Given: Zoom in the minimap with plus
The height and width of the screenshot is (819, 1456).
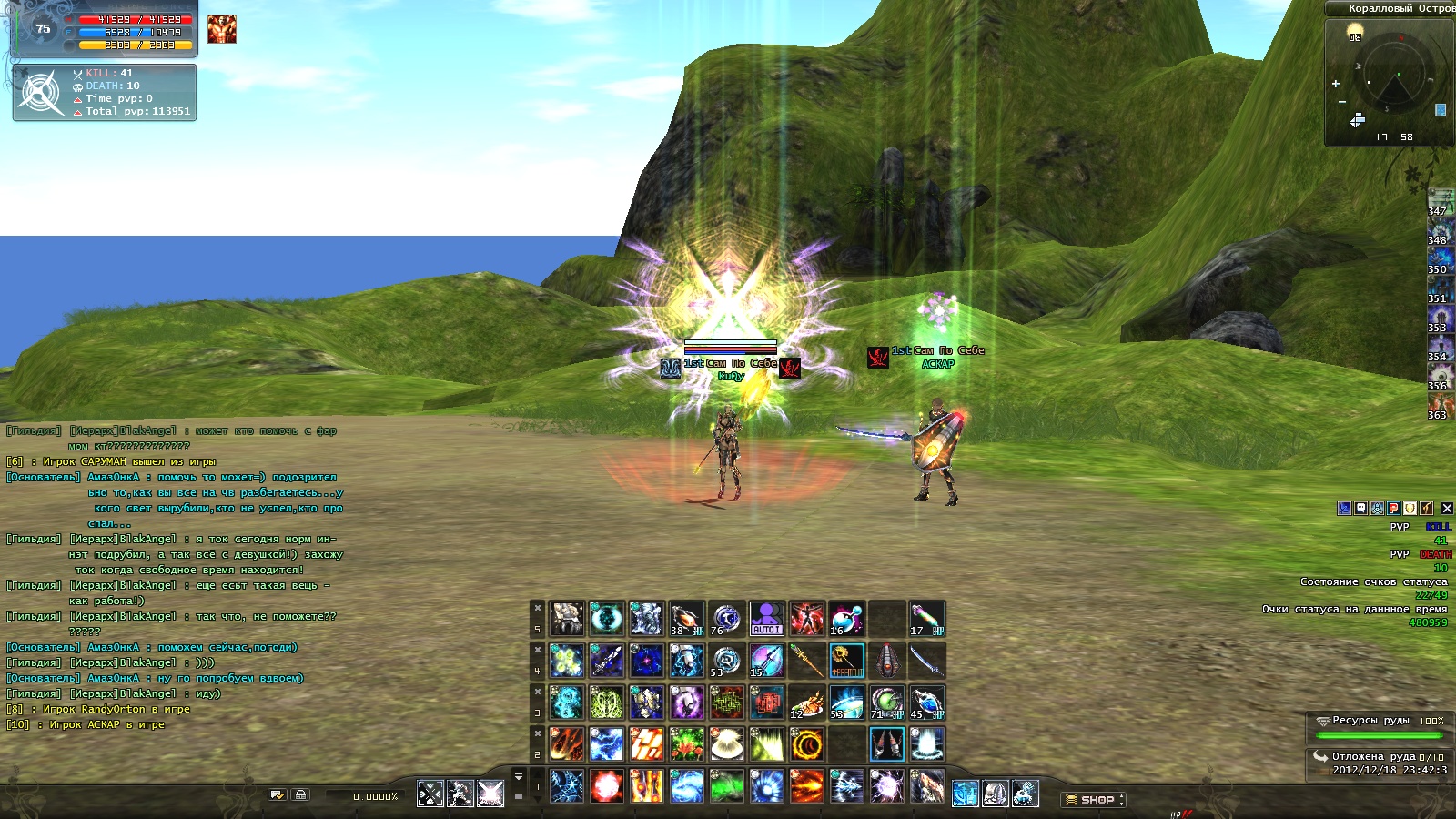Looking at the screenshot, I should coord(1336,84).
